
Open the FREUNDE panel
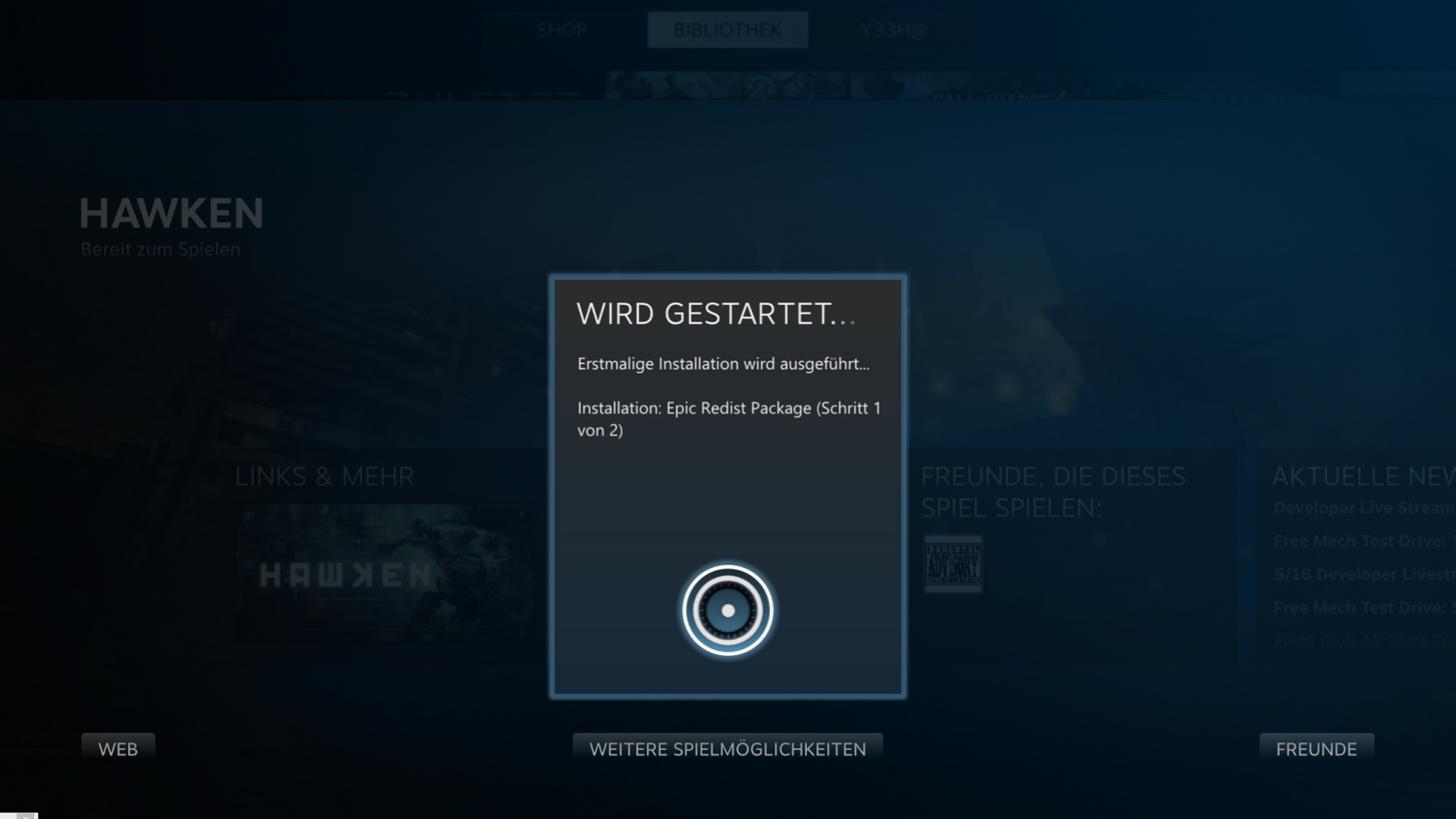pyautogui.click(x=1316, y=749)
